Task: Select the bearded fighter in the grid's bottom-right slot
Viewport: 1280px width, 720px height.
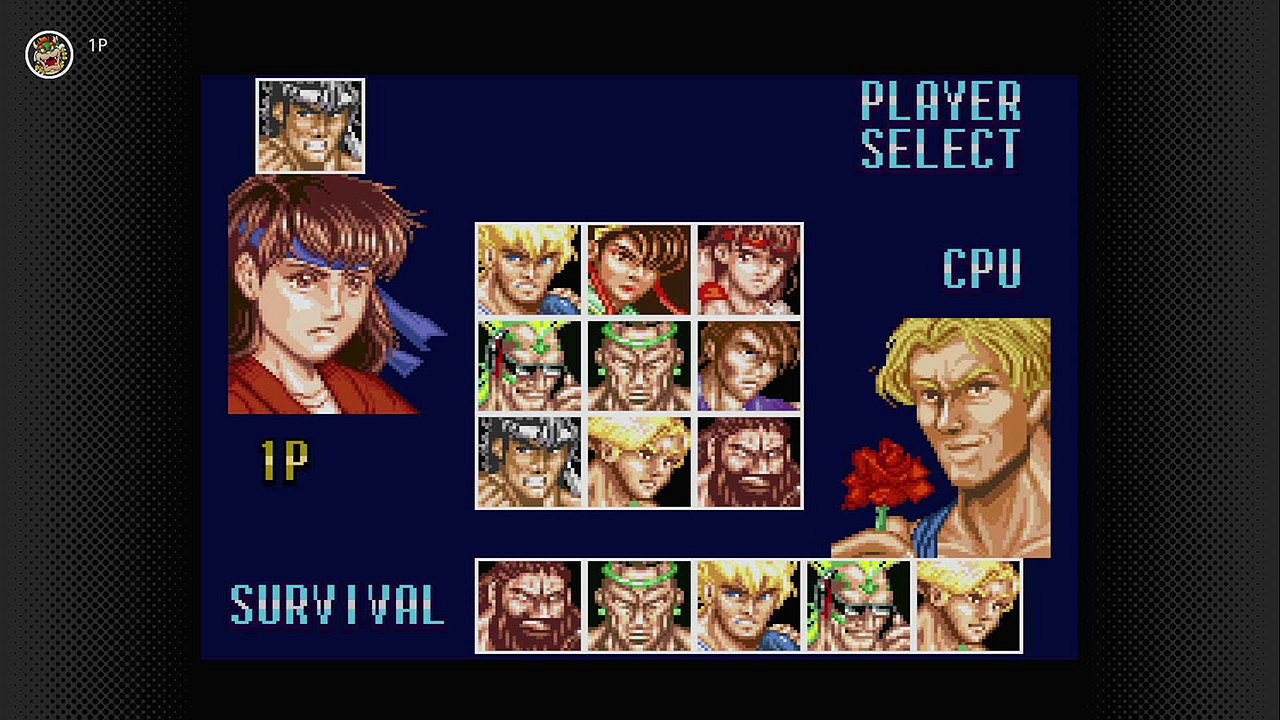Action: pyautogui.click(x=747, y=460)
